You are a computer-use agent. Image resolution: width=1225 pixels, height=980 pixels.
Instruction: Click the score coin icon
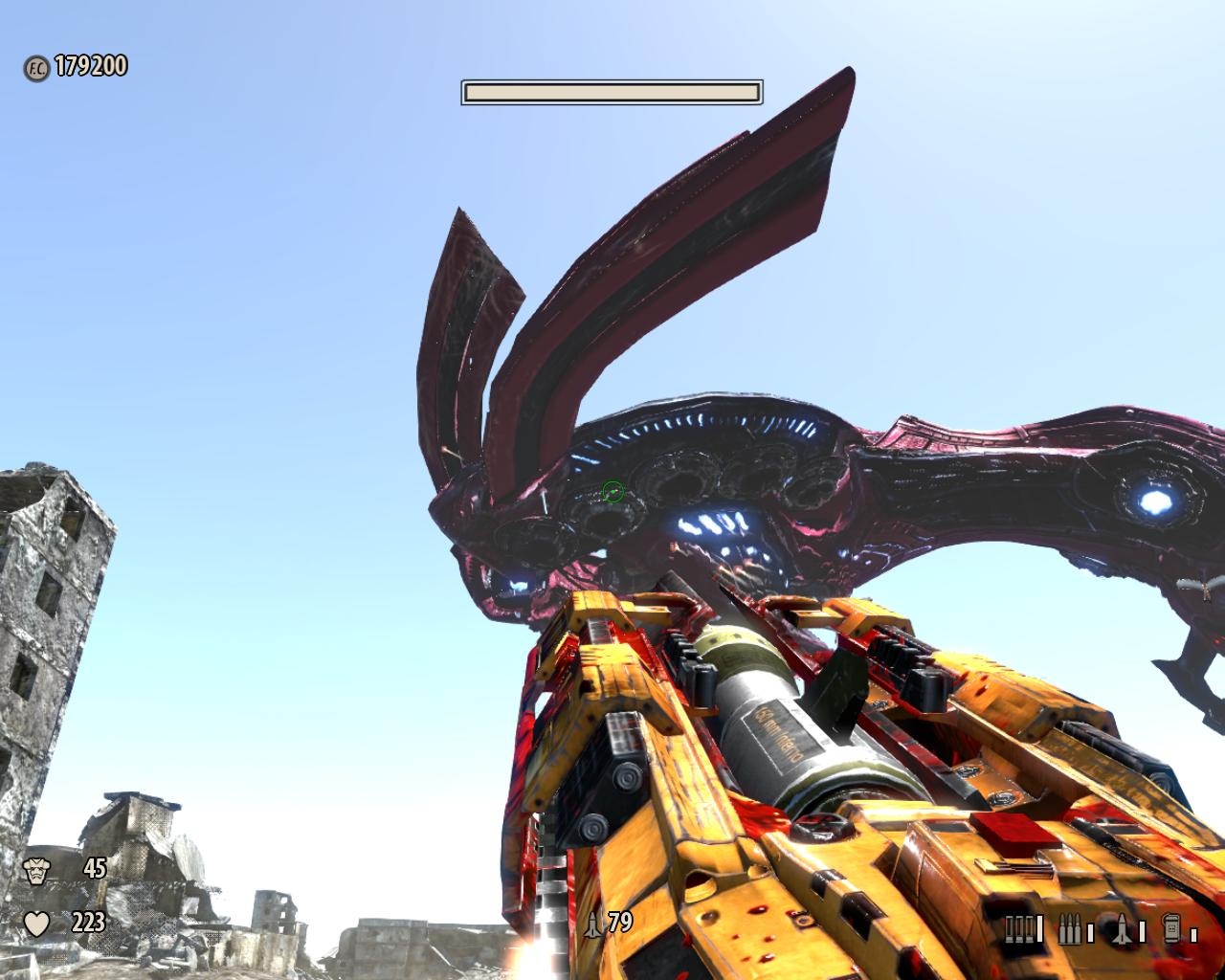pos(36,67)
